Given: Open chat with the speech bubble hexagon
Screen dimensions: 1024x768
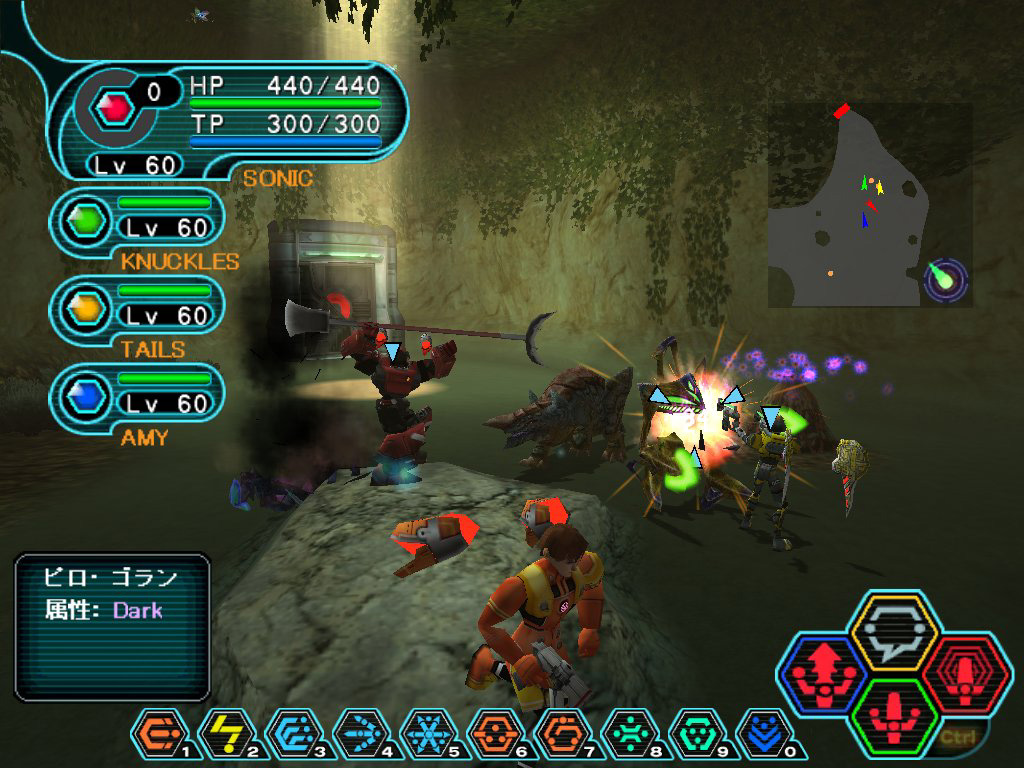Looking at the screenshot, I should 892,630.
